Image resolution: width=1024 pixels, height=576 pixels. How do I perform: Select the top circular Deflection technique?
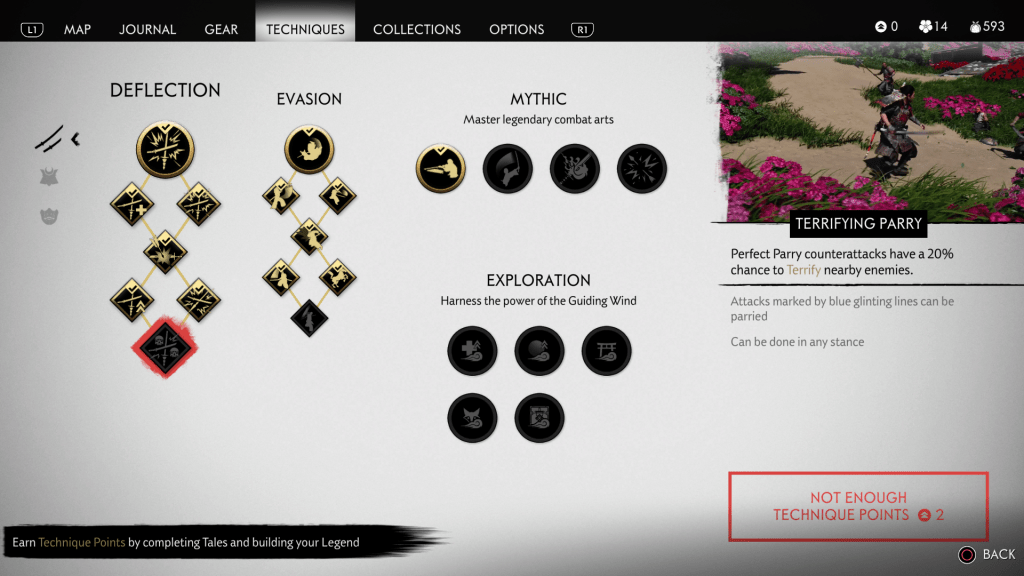[x=165, y=149]
